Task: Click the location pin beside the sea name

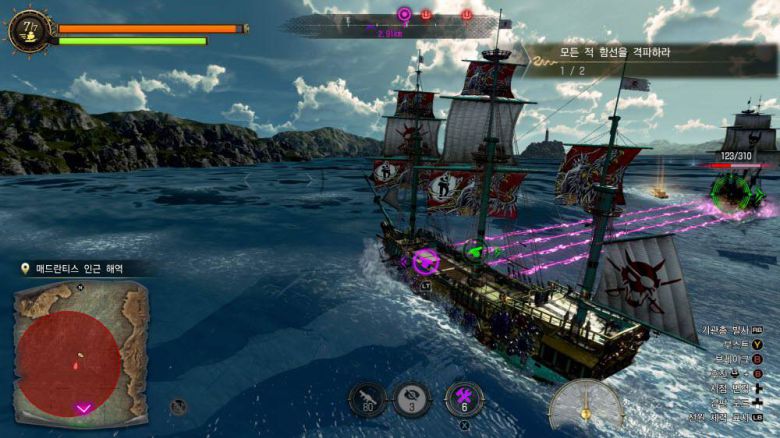Action: [25, 269]
